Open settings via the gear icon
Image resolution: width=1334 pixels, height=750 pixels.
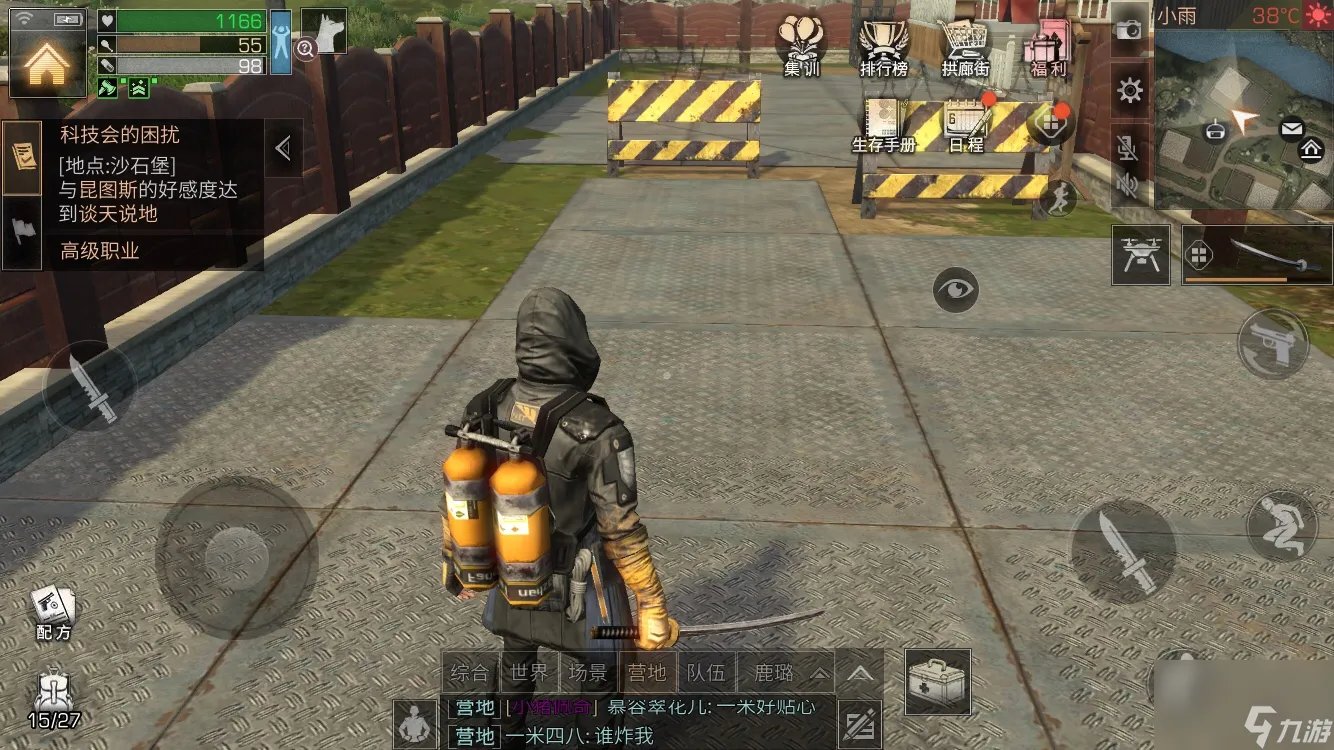coord(1130,92)
